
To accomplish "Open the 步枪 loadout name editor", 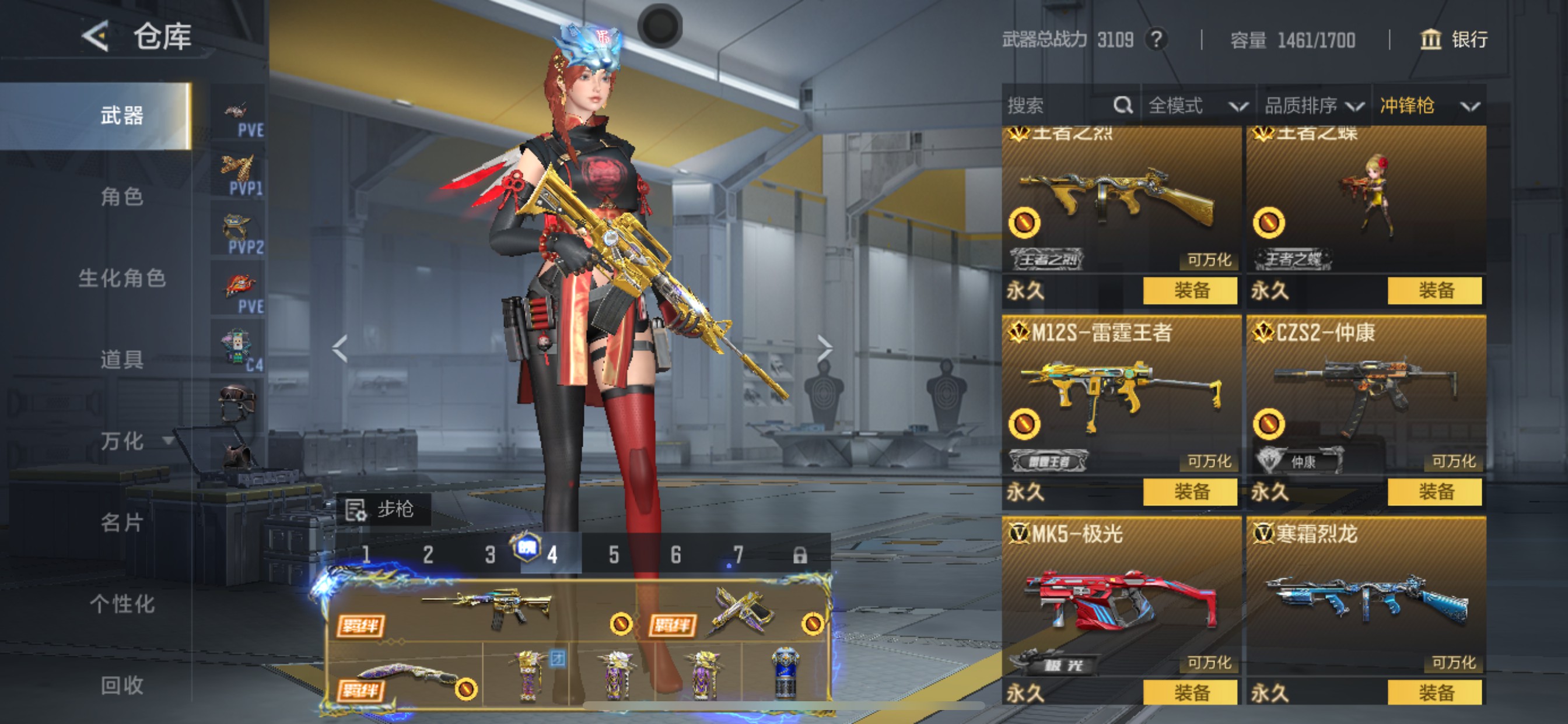I will 383,509.
